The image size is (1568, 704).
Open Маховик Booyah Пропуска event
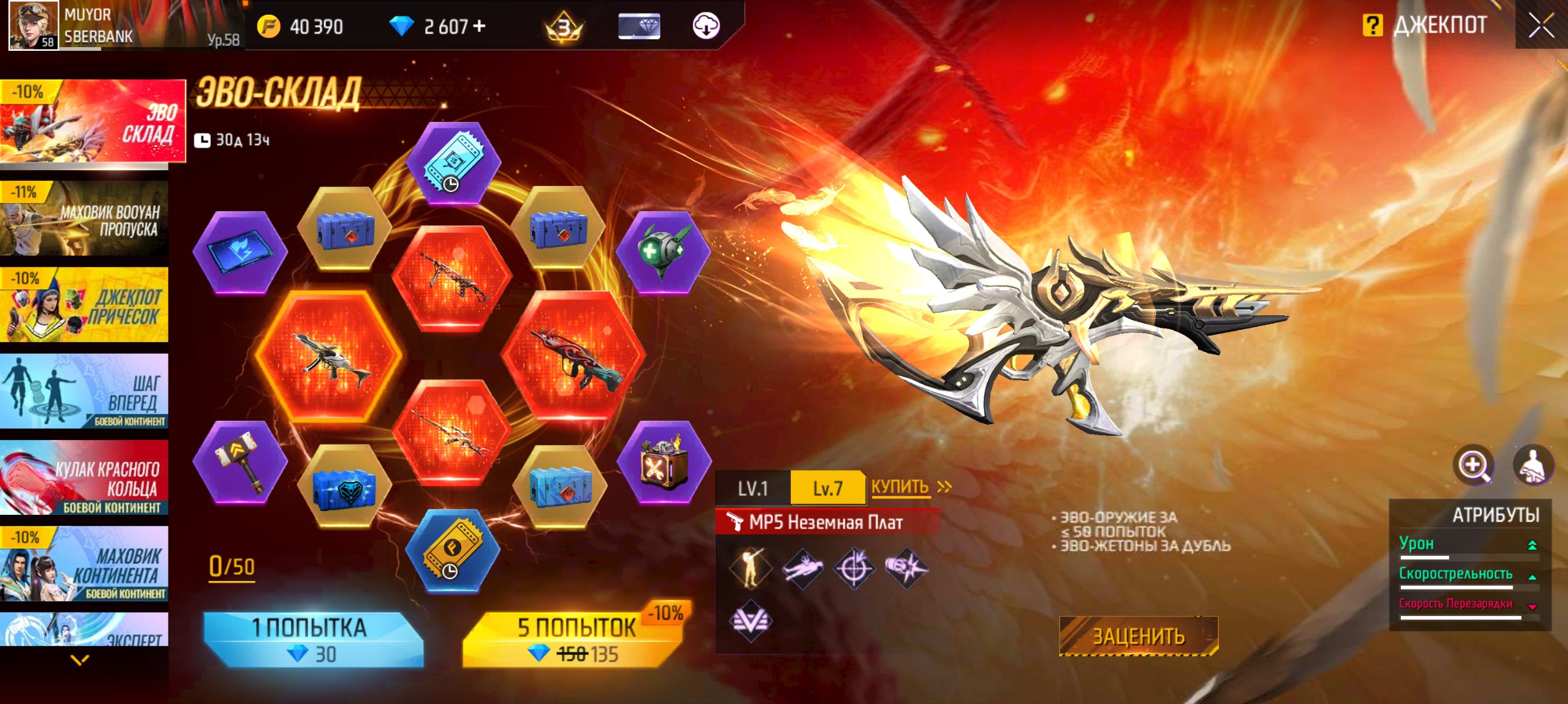[x=85, y=219]
